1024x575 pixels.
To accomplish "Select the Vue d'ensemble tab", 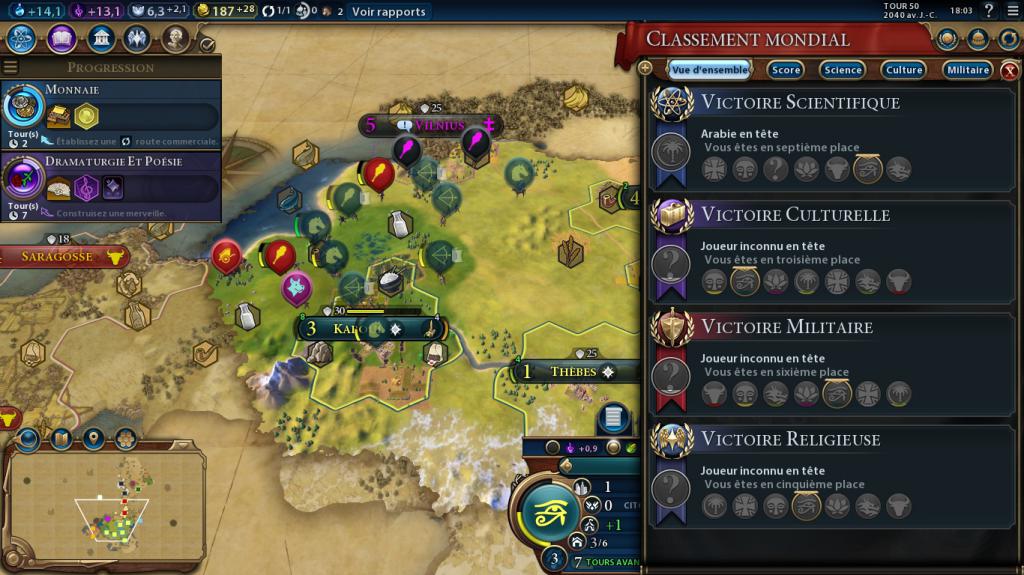I will (x=709, y=70).
